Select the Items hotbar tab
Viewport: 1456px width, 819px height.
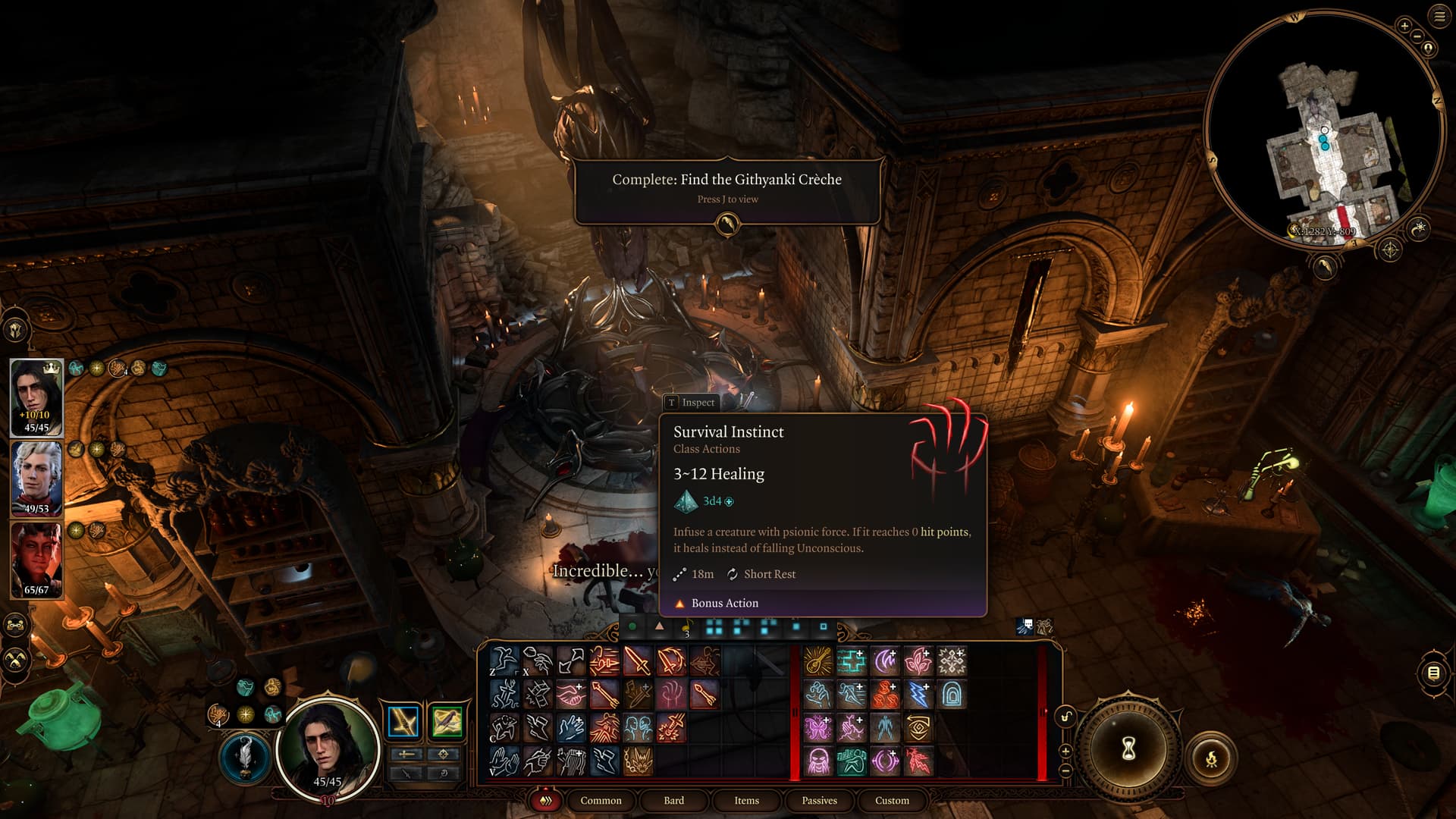pos(746,800)
